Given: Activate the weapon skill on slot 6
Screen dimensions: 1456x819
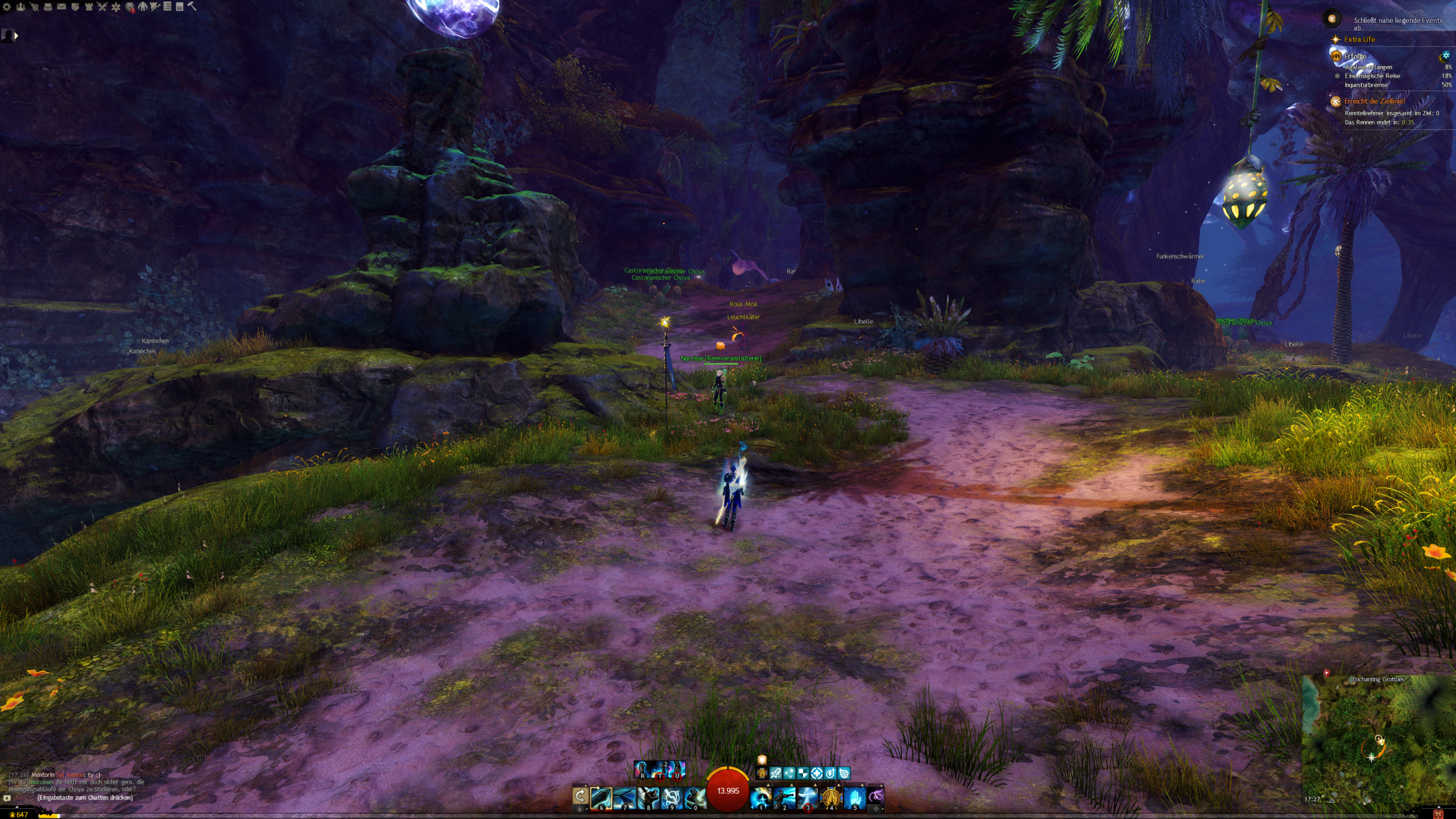Looking at the screenshot, I should [601, 798].
